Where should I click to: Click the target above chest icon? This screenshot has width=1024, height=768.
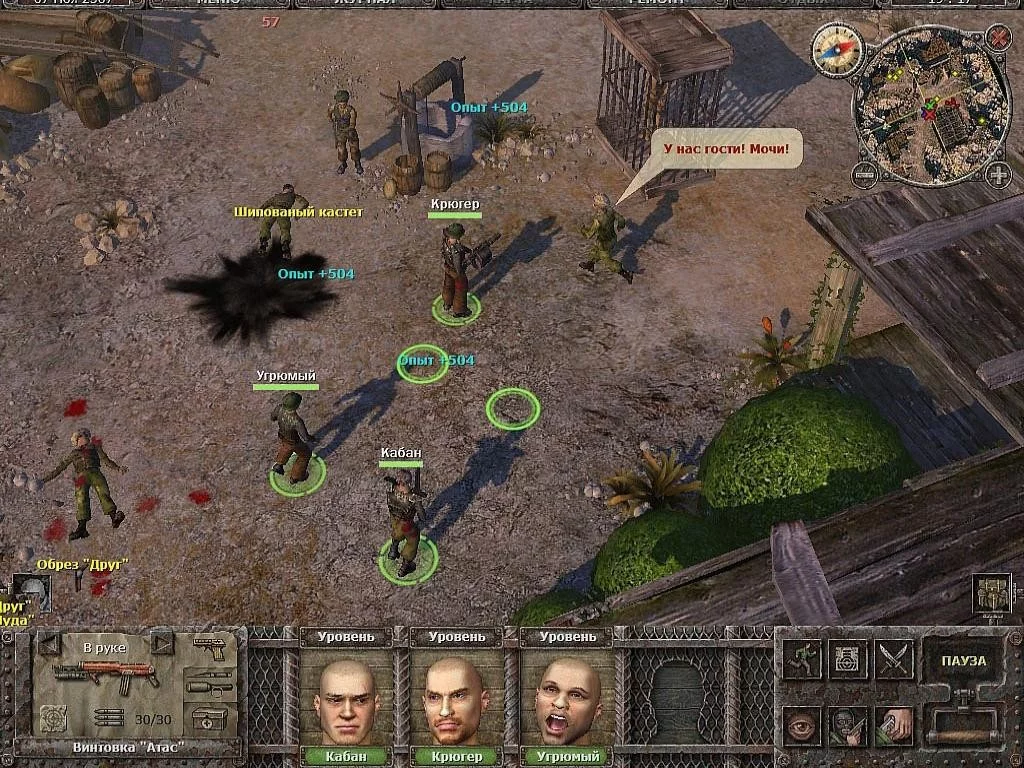click(847, 659)
